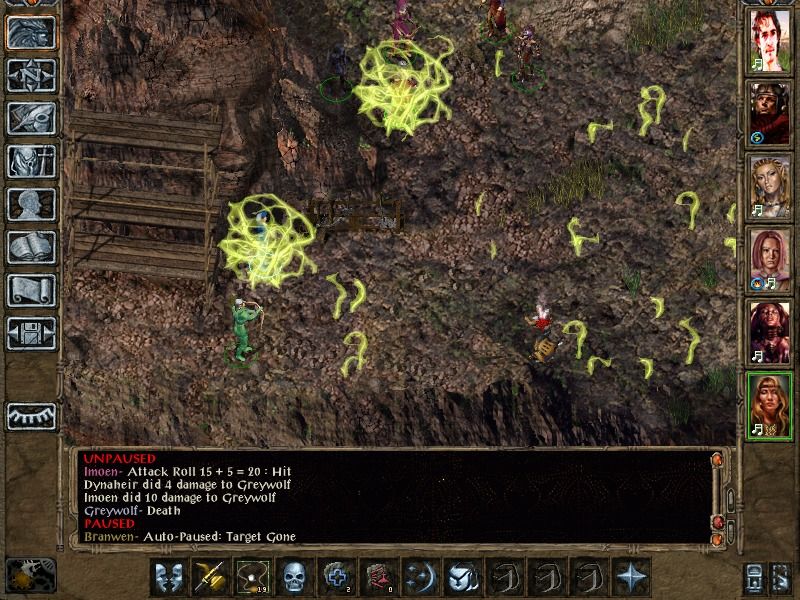
Task: Click the star special abilities button
Action: (631, 577)
